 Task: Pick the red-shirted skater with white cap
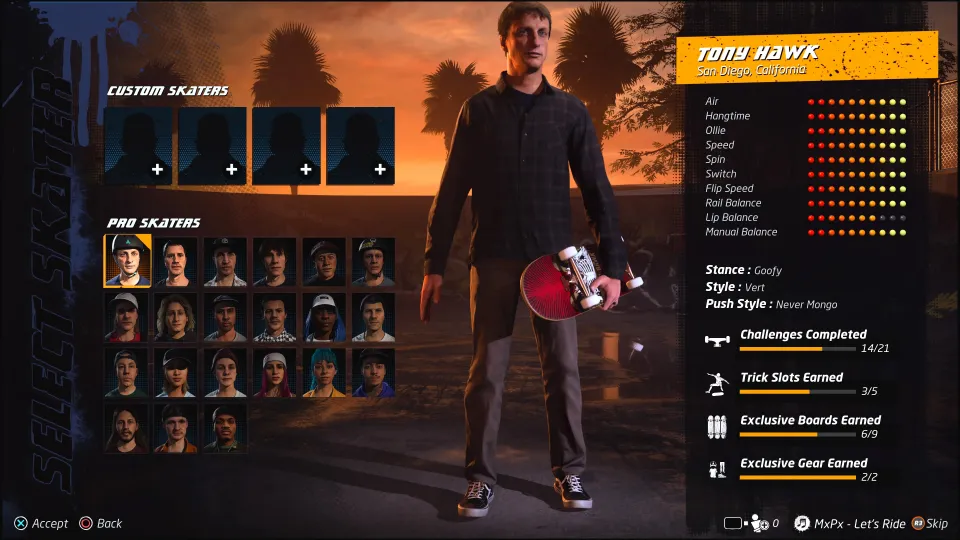tap(128, 317)
